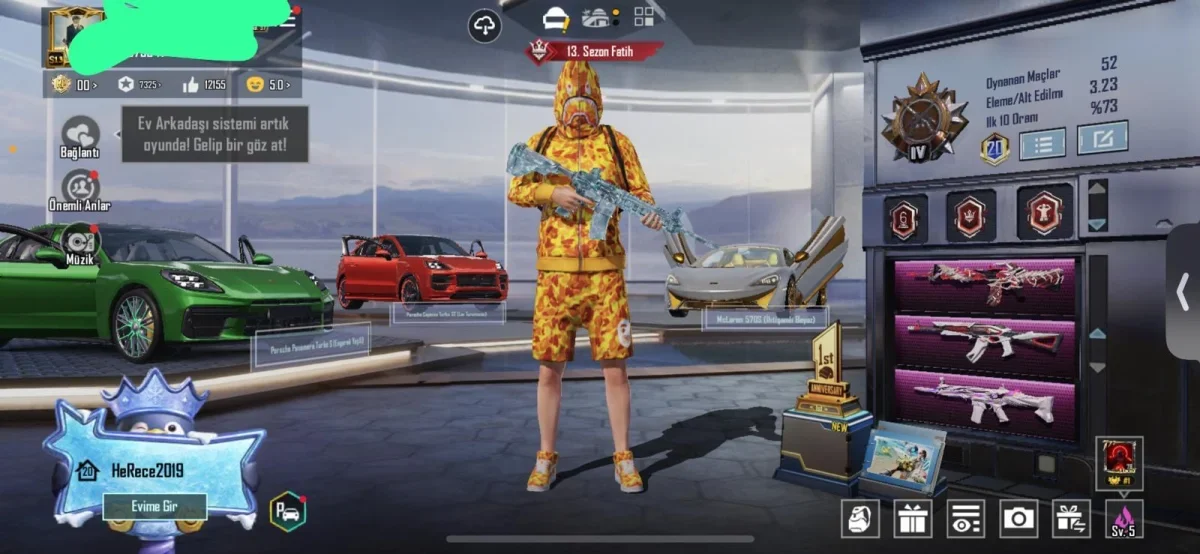Open the Bağlantı connections icon
The width and height of the screenshot is (1200, 554).
point(80,135)
